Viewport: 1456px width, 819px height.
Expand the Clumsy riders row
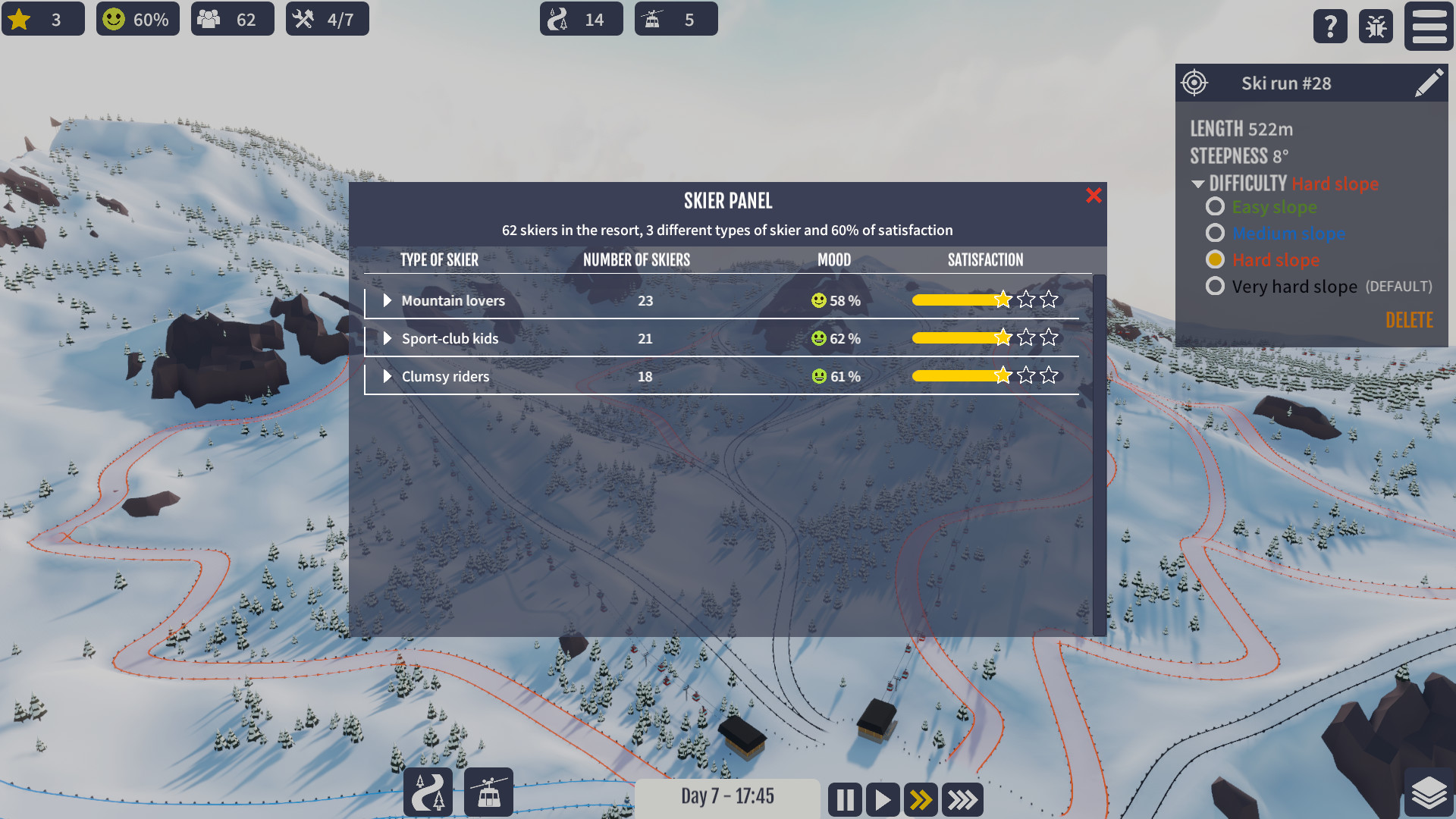click(x=388, y=376)
